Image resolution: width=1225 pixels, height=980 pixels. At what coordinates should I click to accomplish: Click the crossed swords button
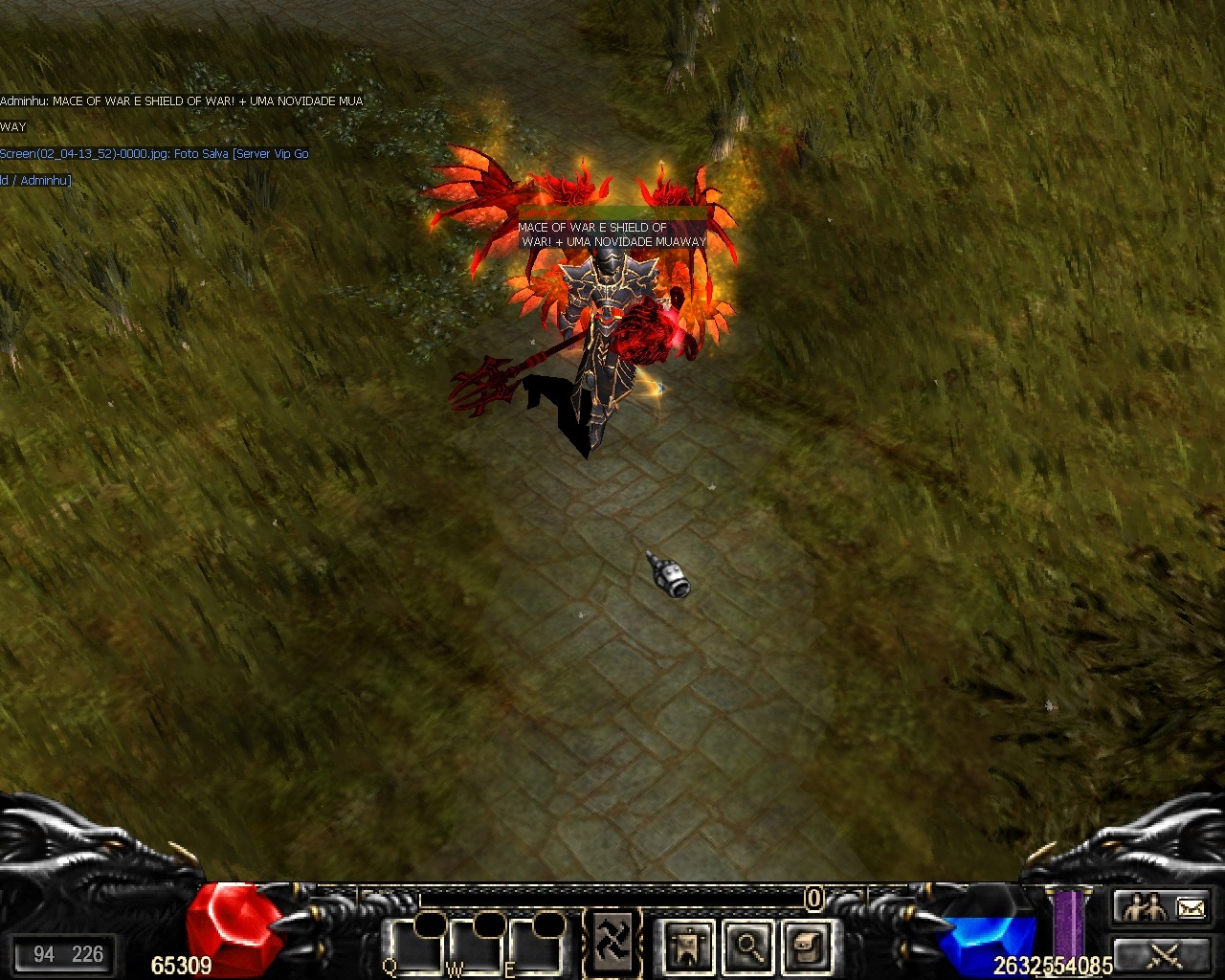point(1164,954)
